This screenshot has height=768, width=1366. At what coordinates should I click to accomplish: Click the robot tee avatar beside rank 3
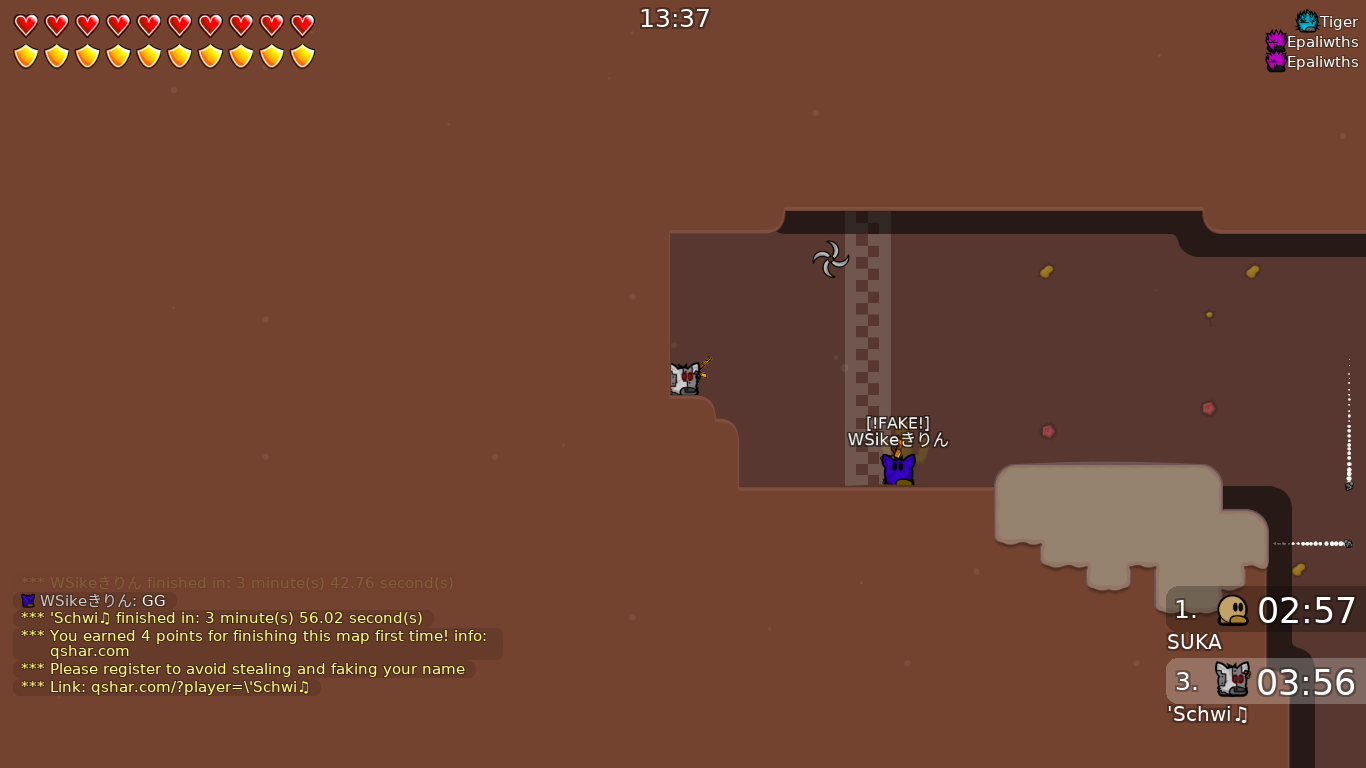click(1230, 681)
